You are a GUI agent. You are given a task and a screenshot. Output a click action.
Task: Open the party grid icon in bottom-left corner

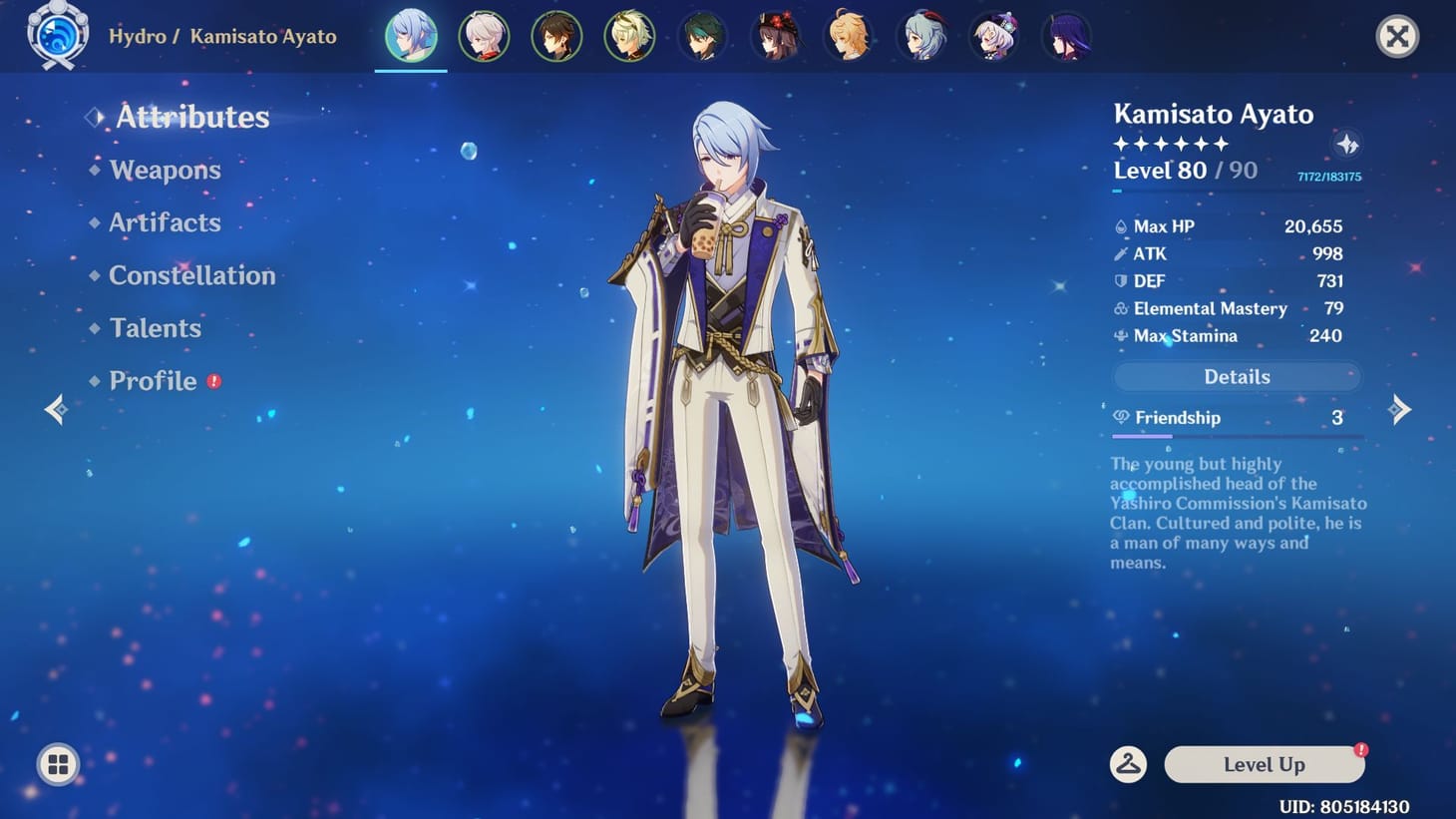coord(57,764)
